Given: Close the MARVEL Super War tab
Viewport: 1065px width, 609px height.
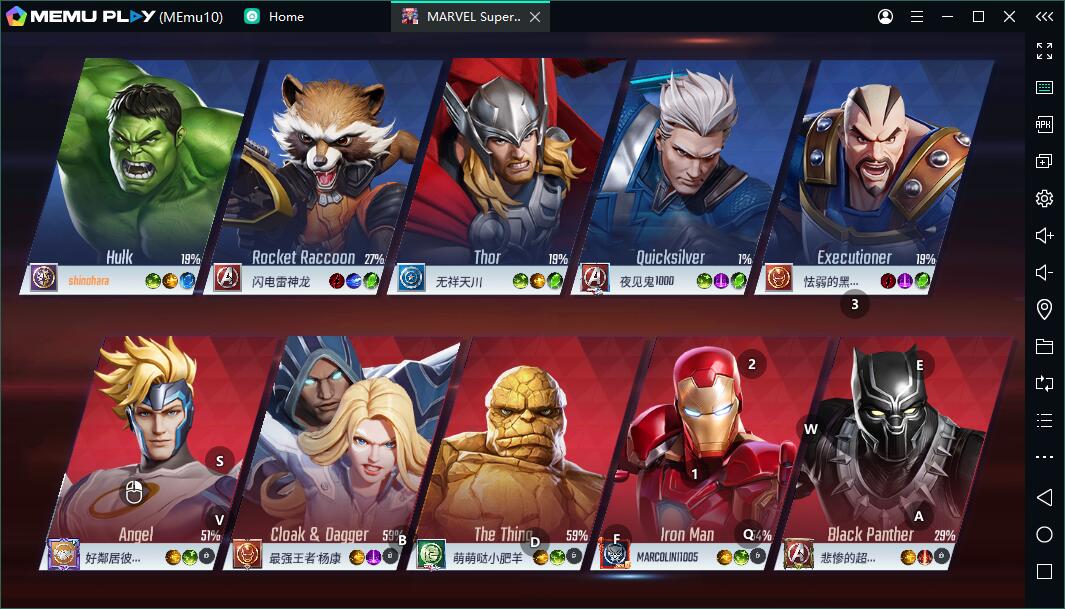Looking at the screenshot, I should click(x=536, y=17).
